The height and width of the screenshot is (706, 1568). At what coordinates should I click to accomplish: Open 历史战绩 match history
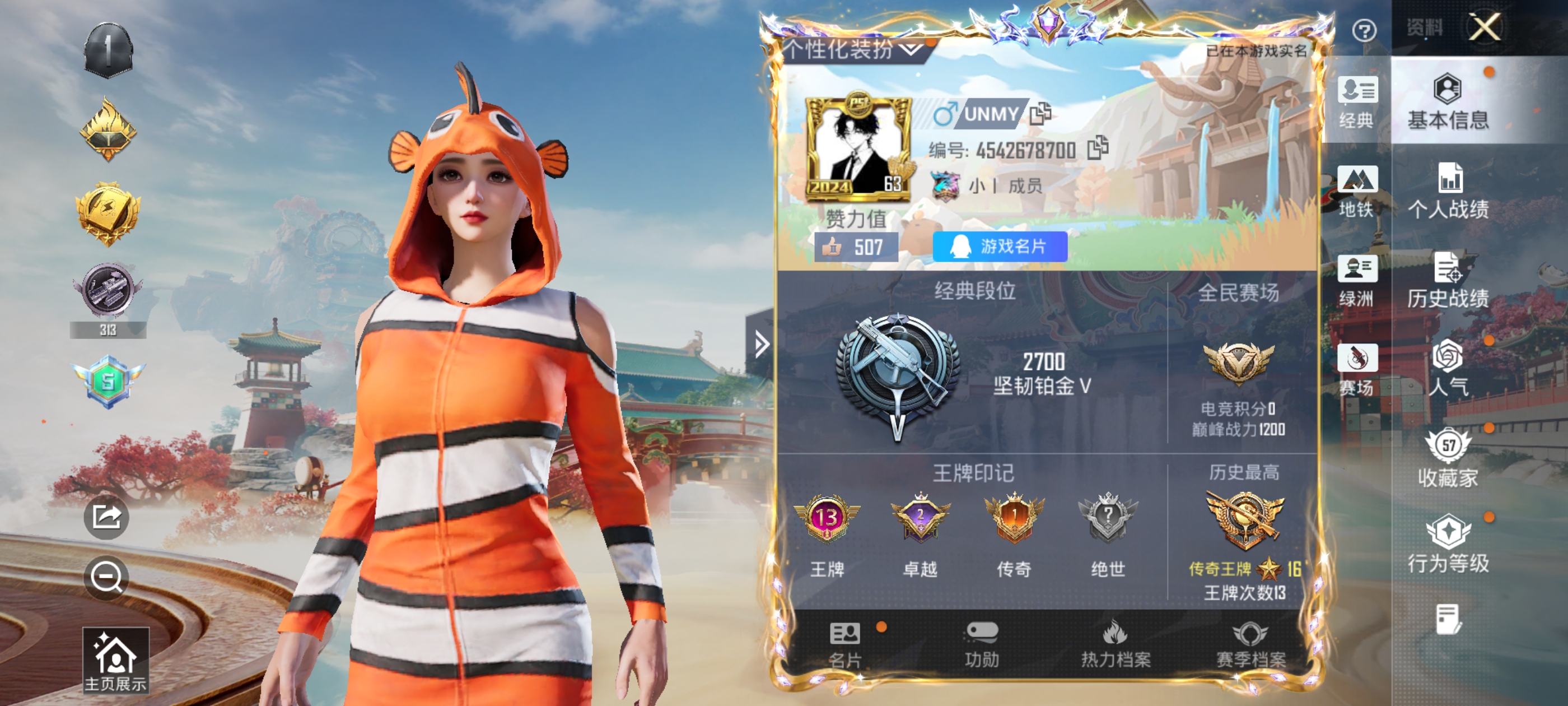(1448, 281)
